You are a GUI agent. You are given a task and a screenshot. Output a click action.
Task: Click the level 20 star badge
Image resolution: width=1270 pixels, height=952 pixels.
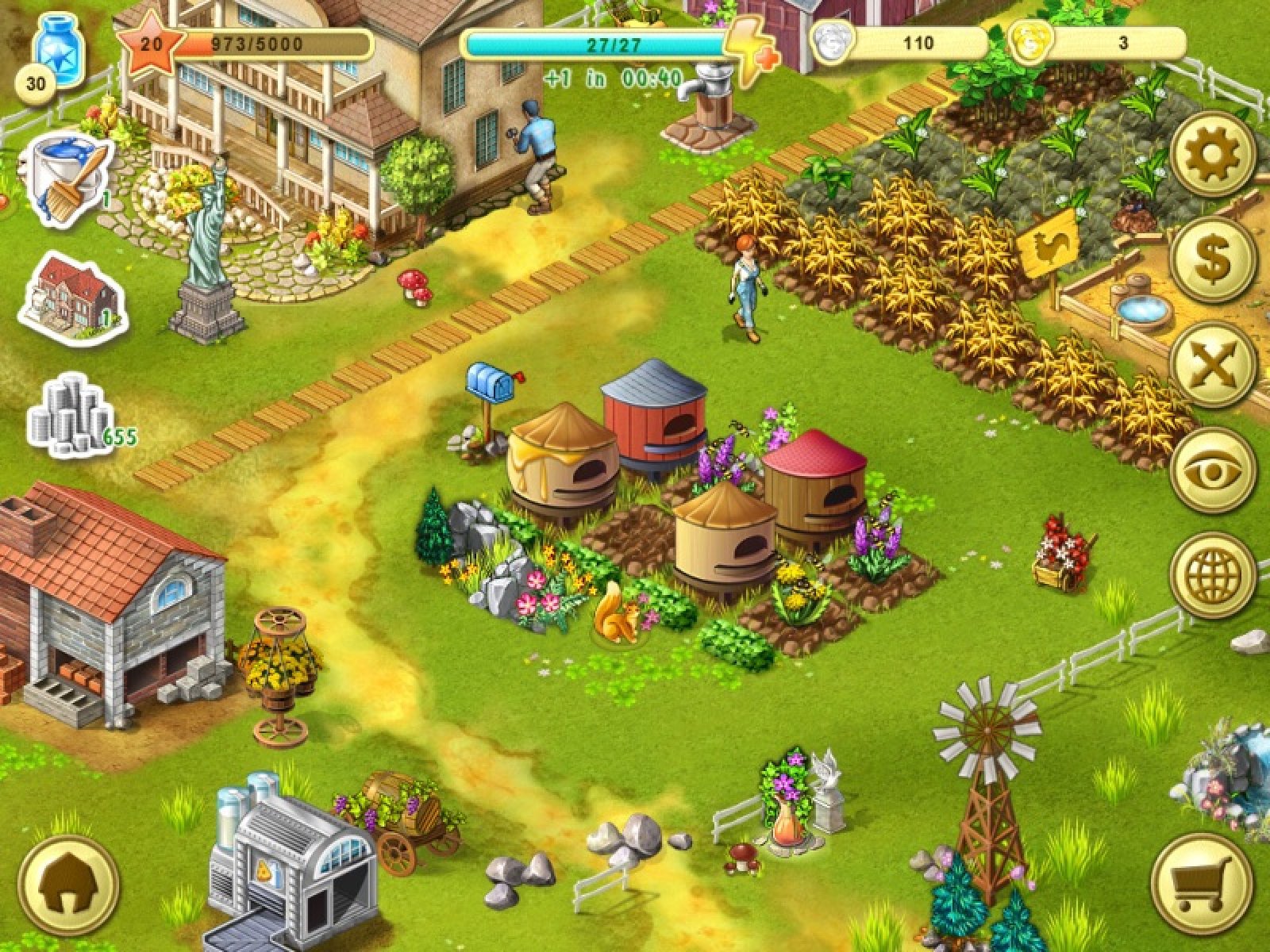[150, 44]
